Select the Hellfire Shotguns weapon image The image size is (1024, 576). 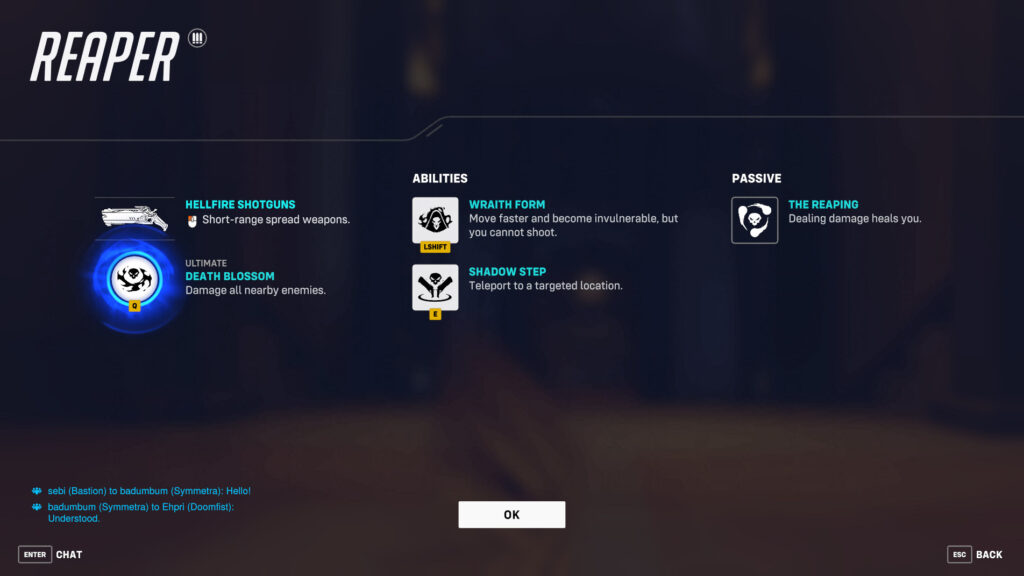(x=134, y=217)
